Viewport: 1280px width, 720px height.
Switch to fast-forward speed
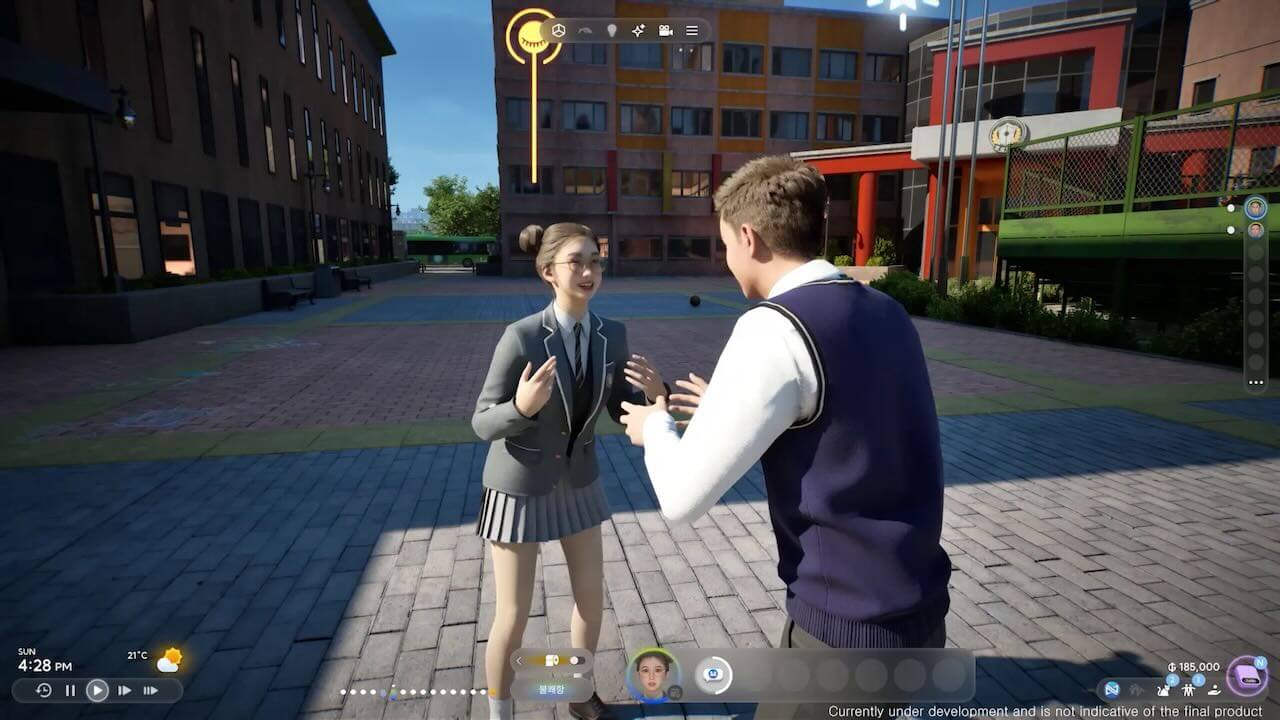(124, 690)
